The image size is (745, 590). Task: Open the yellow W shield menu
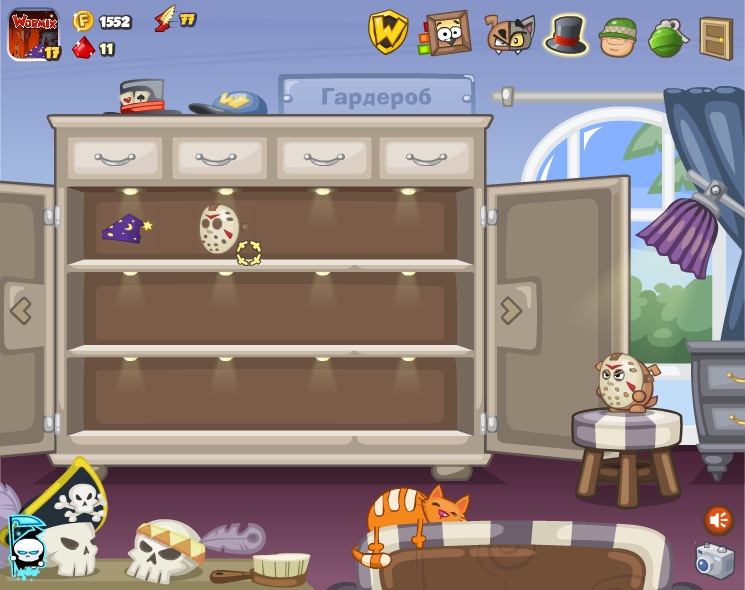pyautogui.click(x=388, y=33)
